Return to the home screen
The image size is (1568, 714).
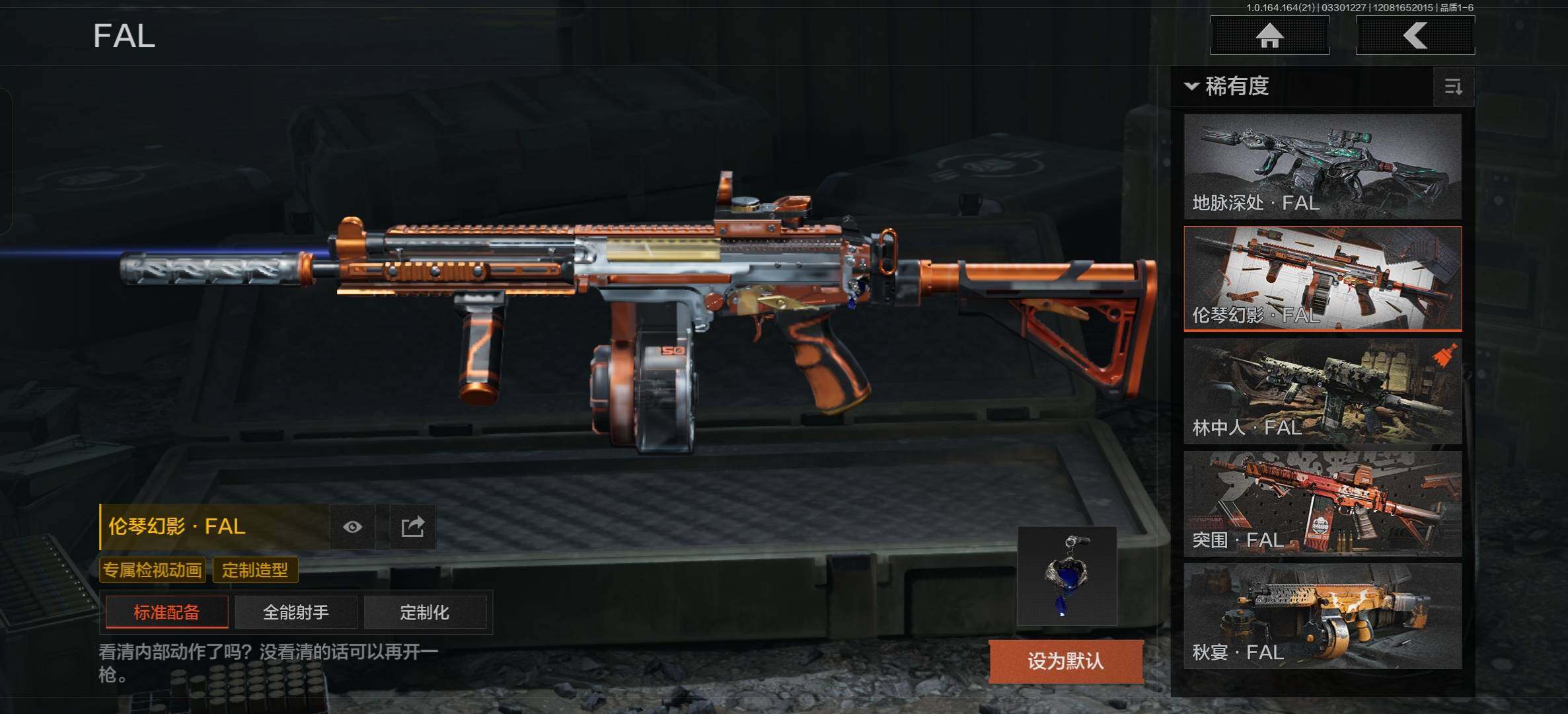[x=1269, y=35]
